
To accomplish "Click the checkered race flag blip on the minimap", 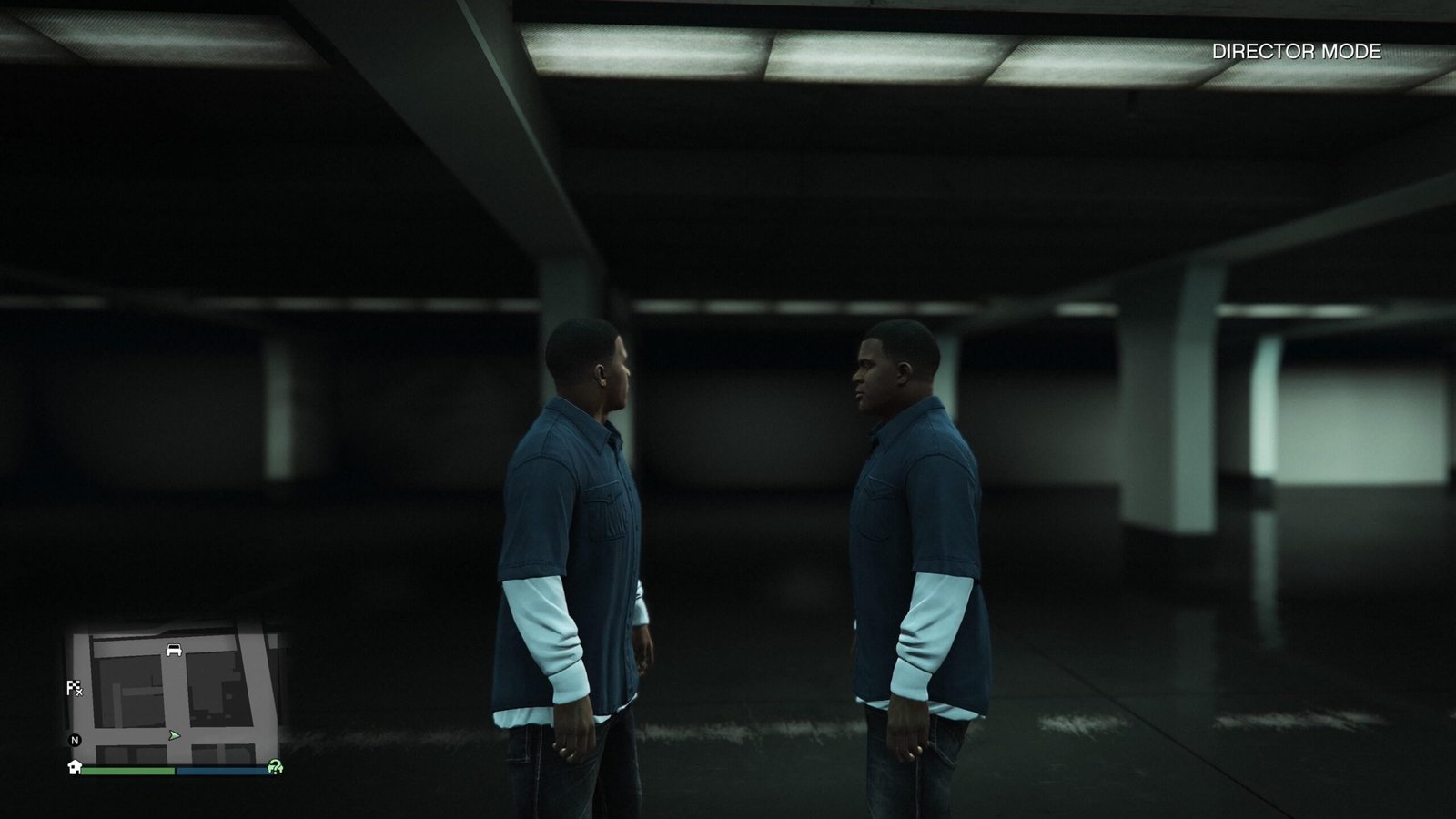I will [74, 685].
